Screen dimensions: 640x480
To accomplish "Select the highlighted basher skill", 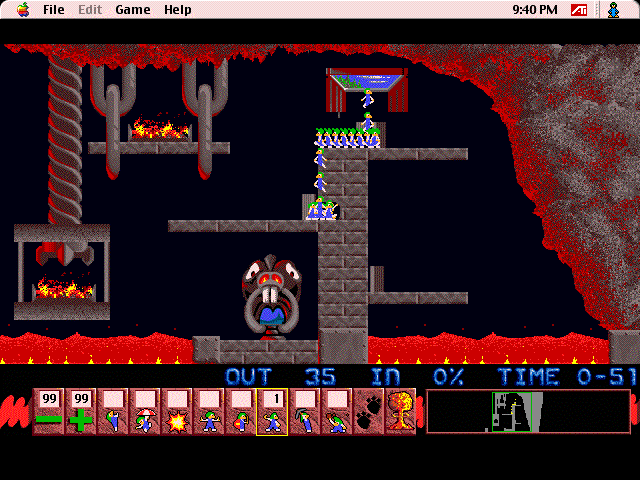I will pyautogui.click(x=272, y=412).
